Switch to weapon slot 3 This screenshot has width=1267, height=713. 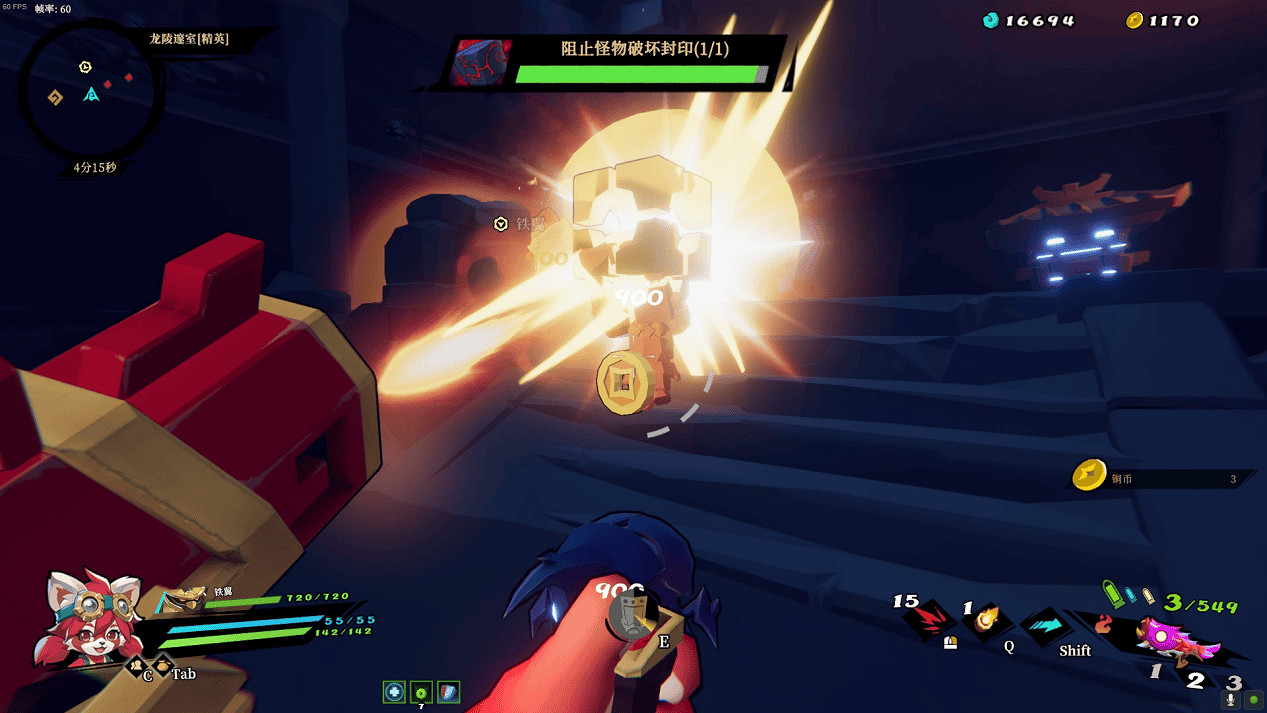tap(1234, 682)
